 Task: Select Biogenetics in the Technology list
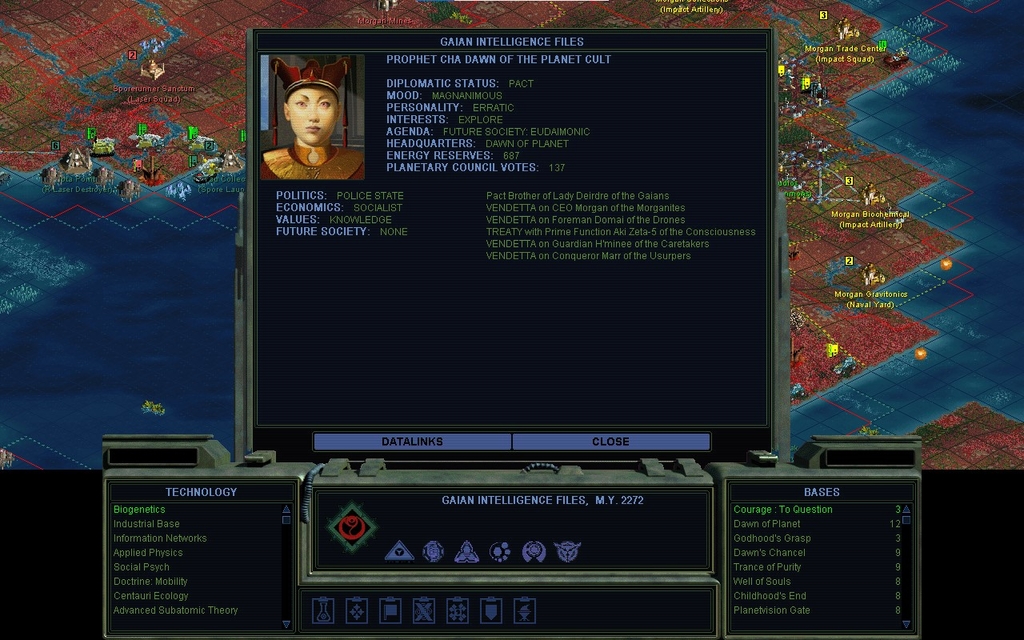click(139, 510)
